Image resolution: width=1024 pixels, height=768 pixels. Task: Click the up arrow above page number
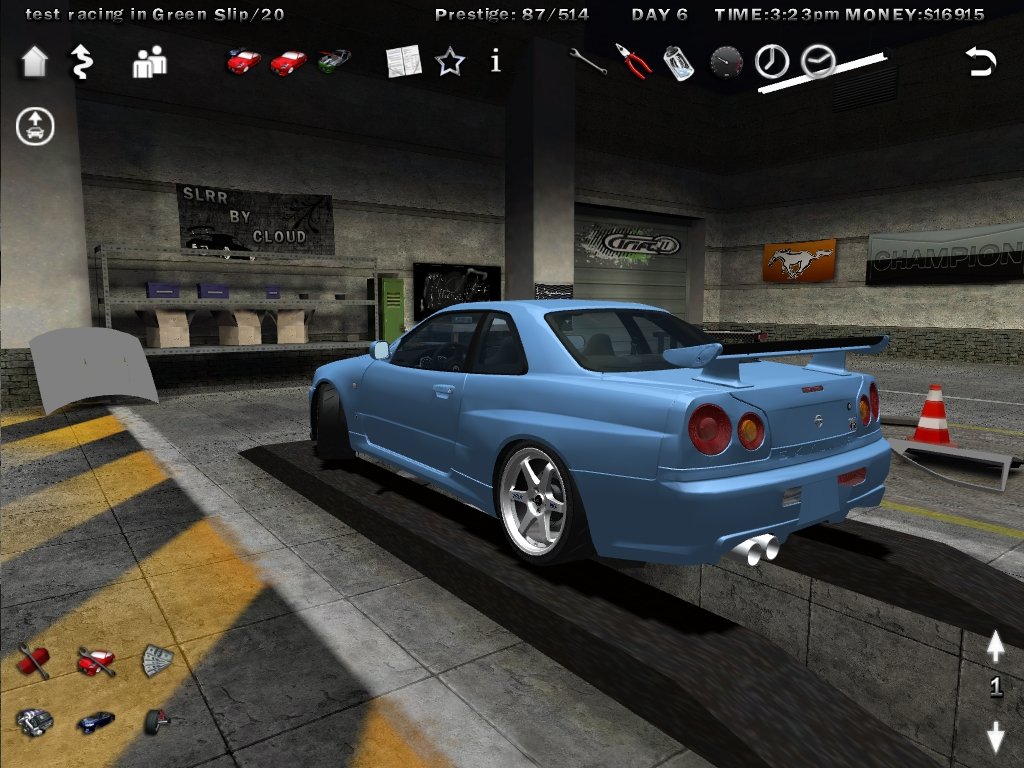(995, 646)
